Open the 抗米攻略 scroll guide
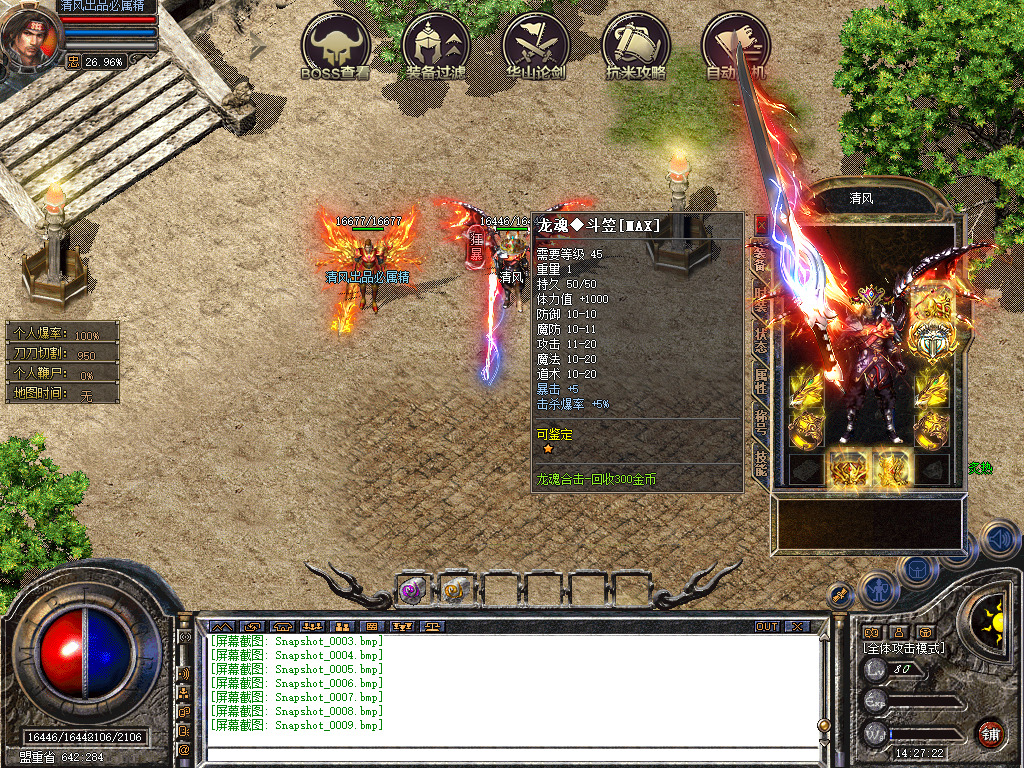The width and height of the screenshot is (1024, 768). click(x=636, y=46)
